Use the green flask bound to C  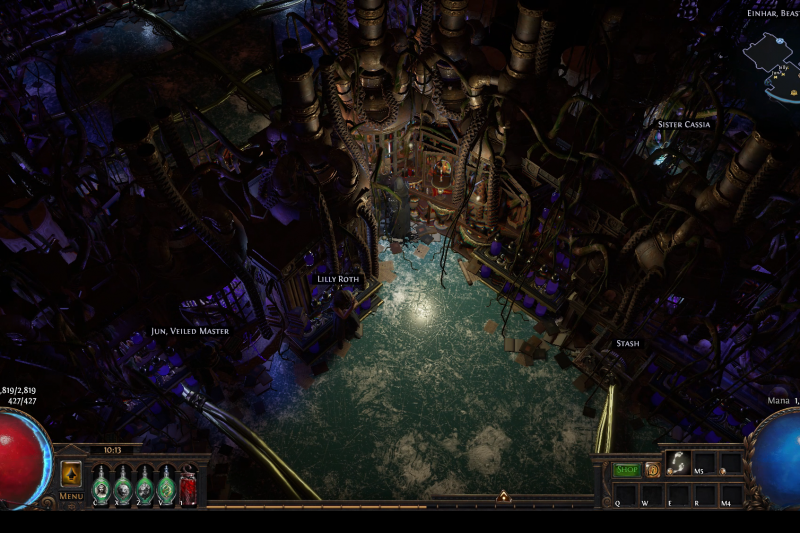(x=101, y=486)
